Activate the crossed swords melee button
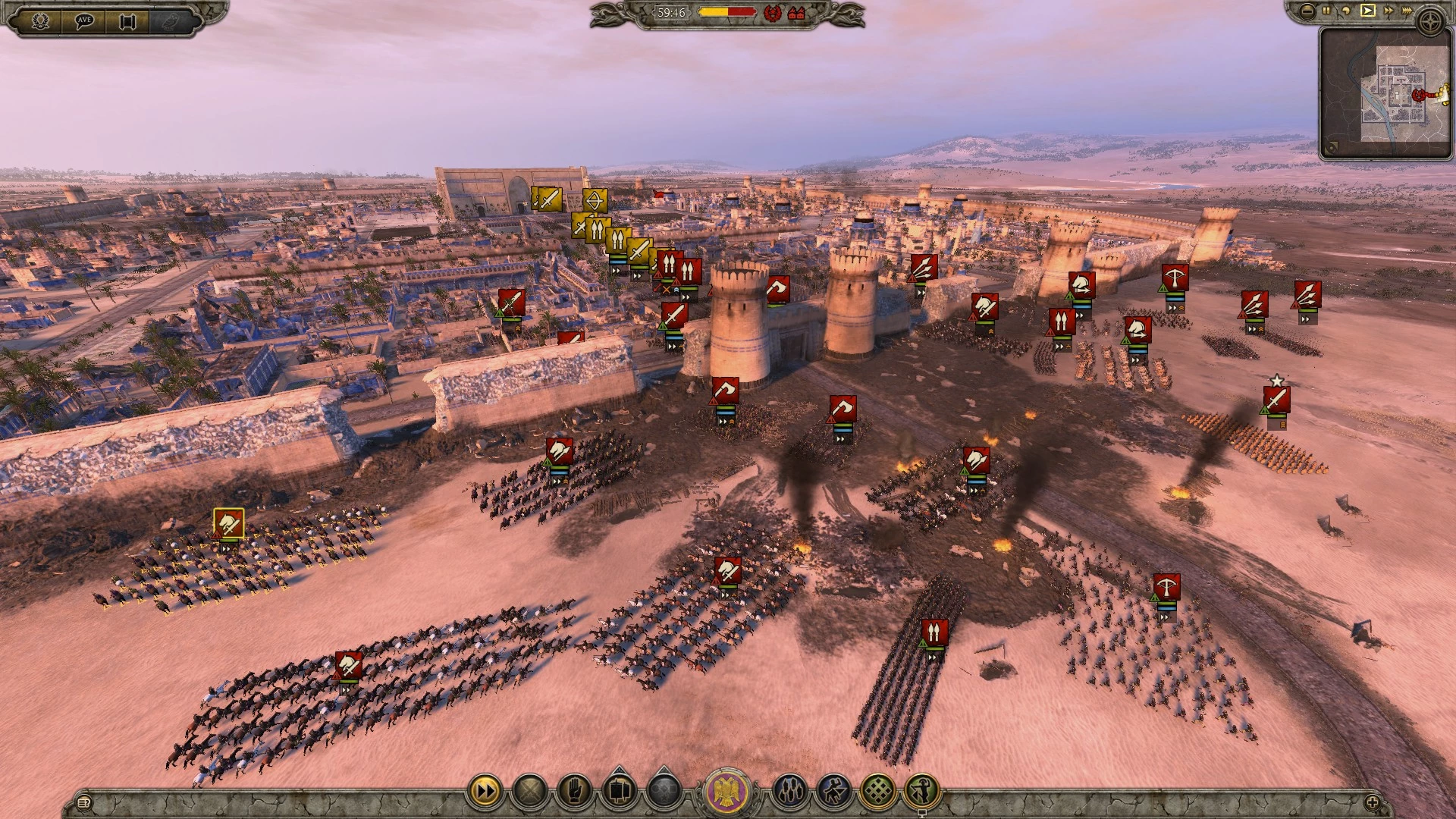The image size is (1456, 819). click(x=529, y=792)
